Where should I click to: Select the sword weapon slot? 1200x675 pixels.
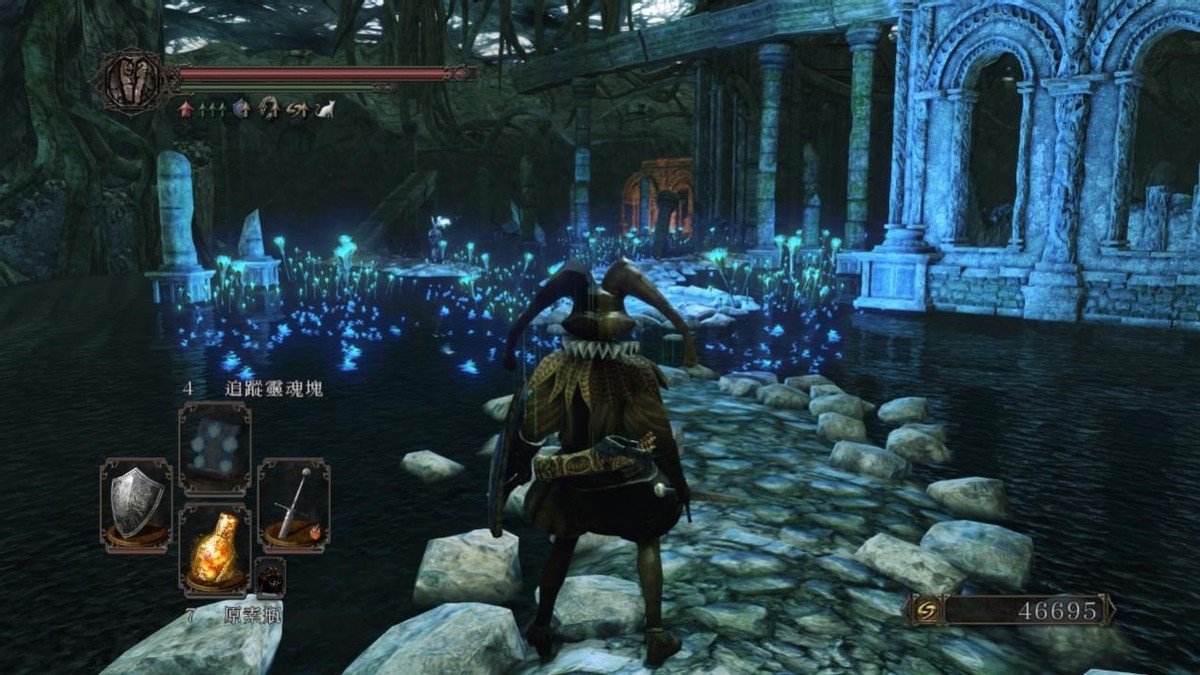[293, 504]
